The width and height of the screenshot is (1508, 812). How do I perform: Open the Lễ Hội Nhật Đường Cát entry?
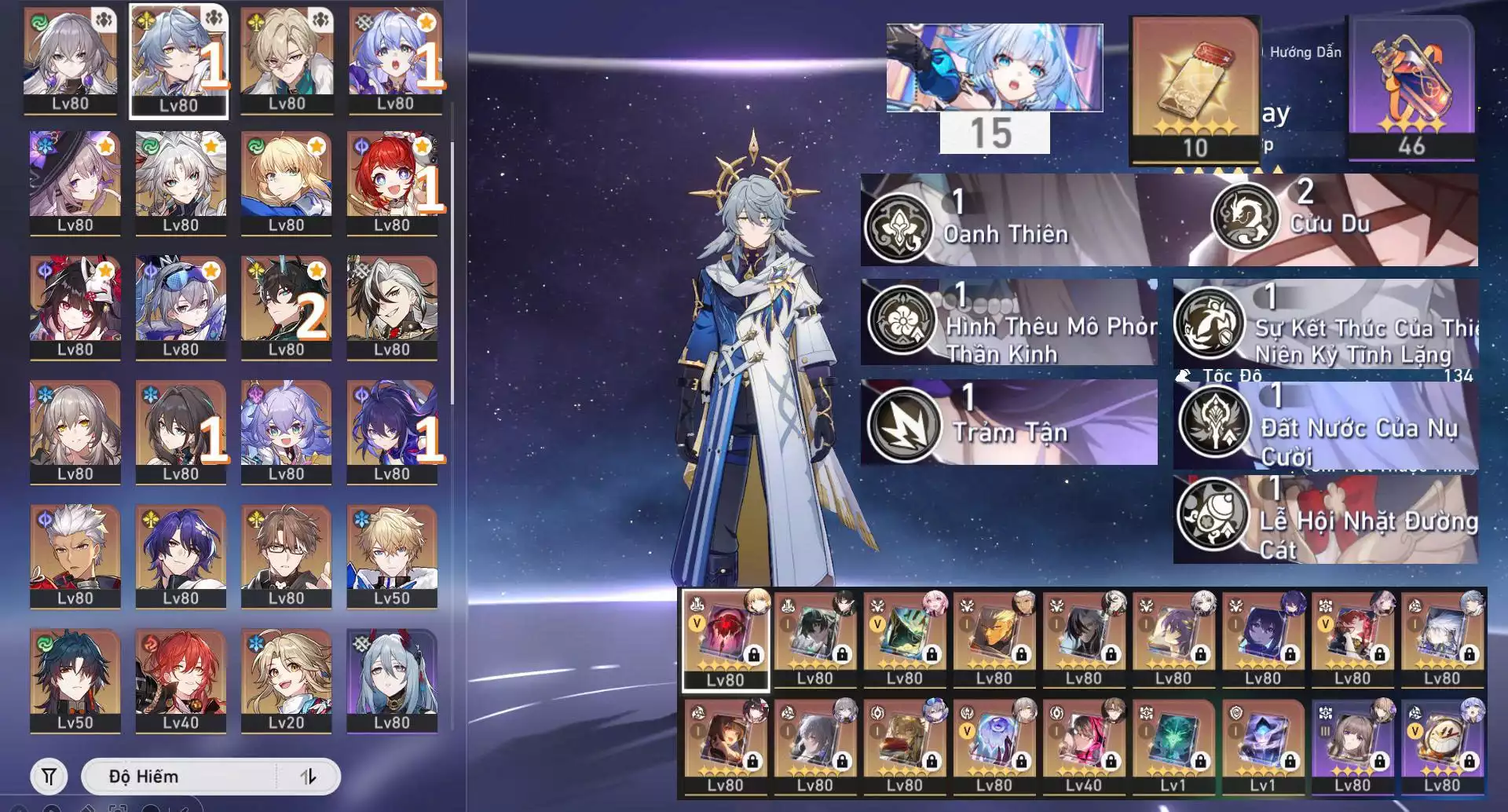(x=1326, y=519)
